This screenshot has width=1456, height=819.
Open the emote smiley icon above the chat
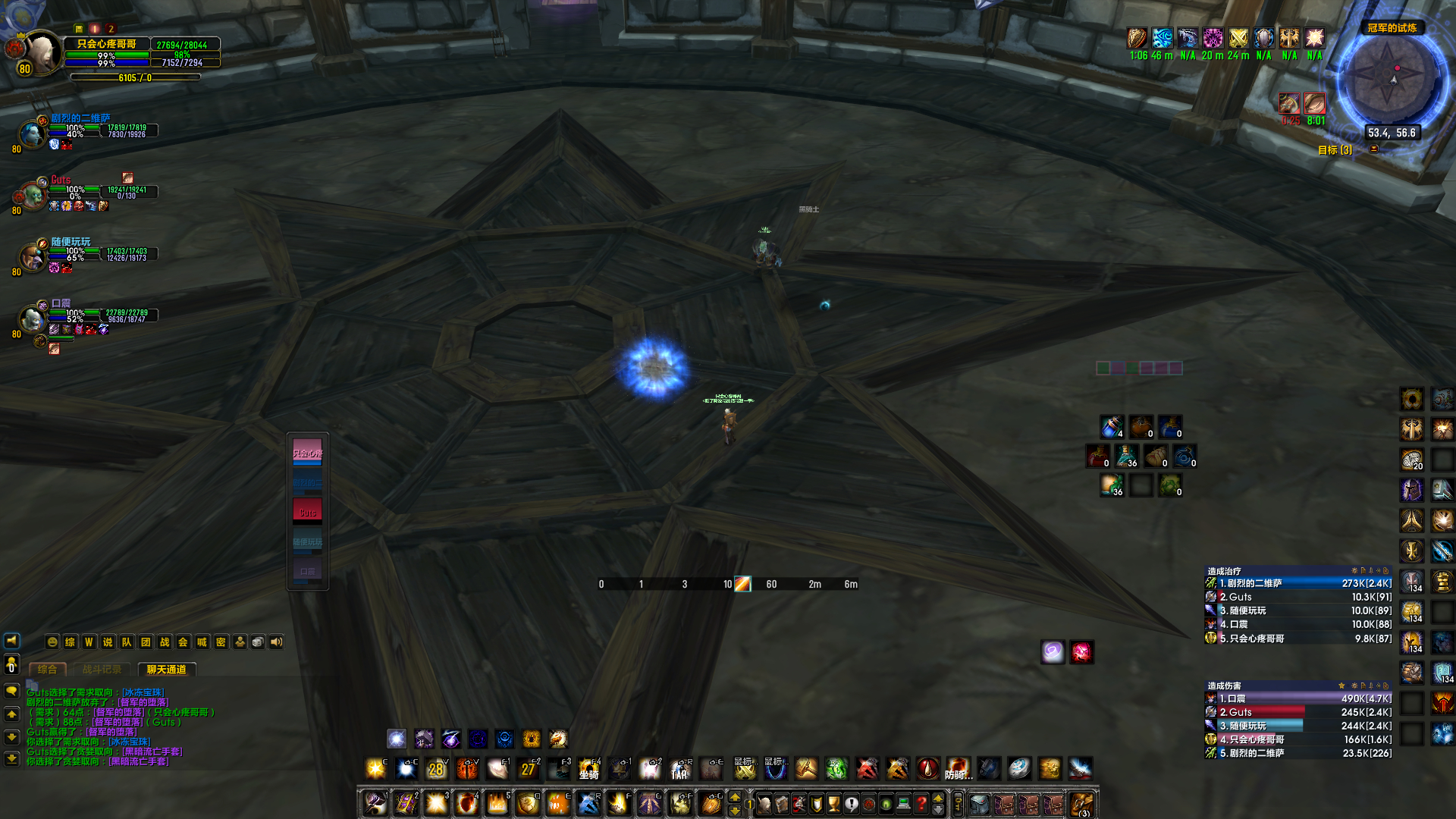53,642
